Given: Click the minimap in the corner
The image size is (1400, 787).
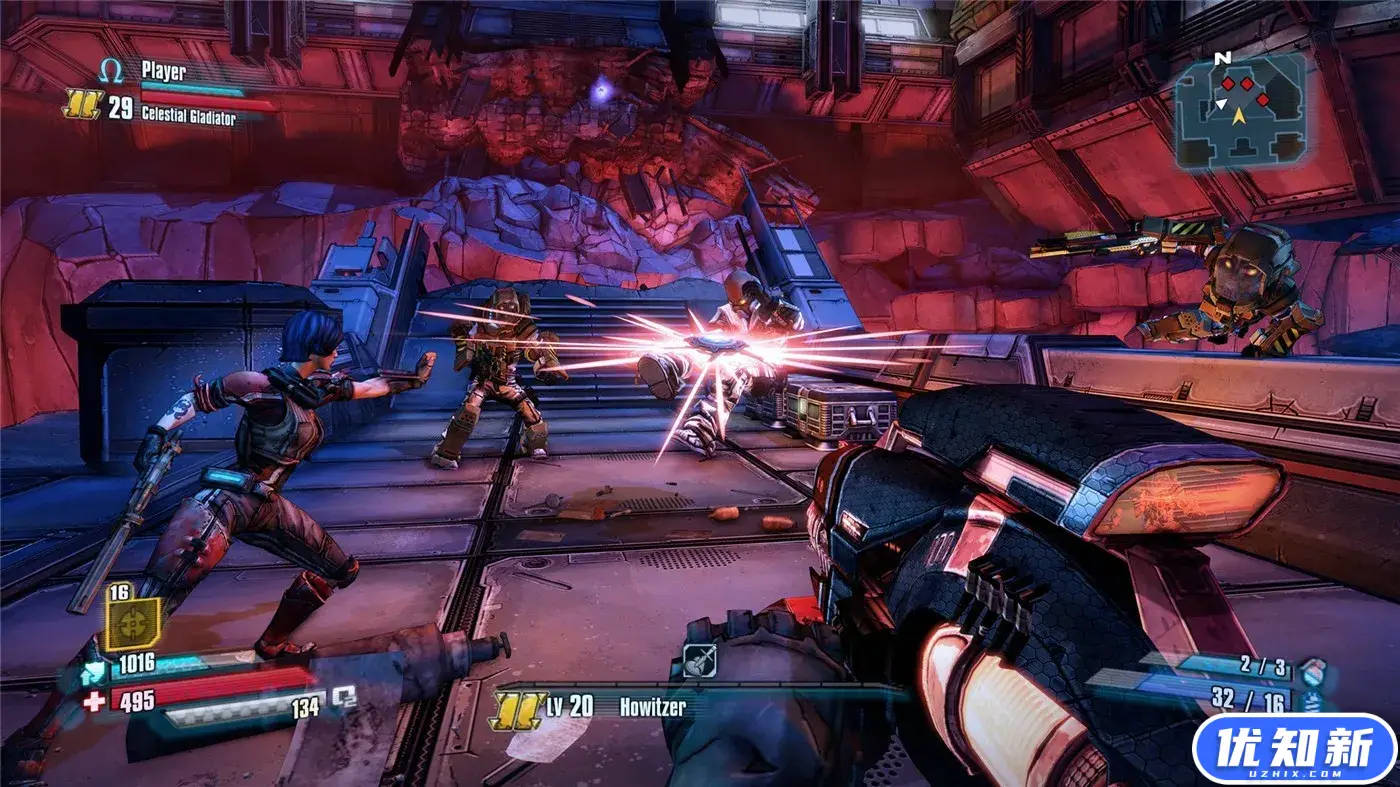Looking at the screenshot, I should tap(1239, 108).
